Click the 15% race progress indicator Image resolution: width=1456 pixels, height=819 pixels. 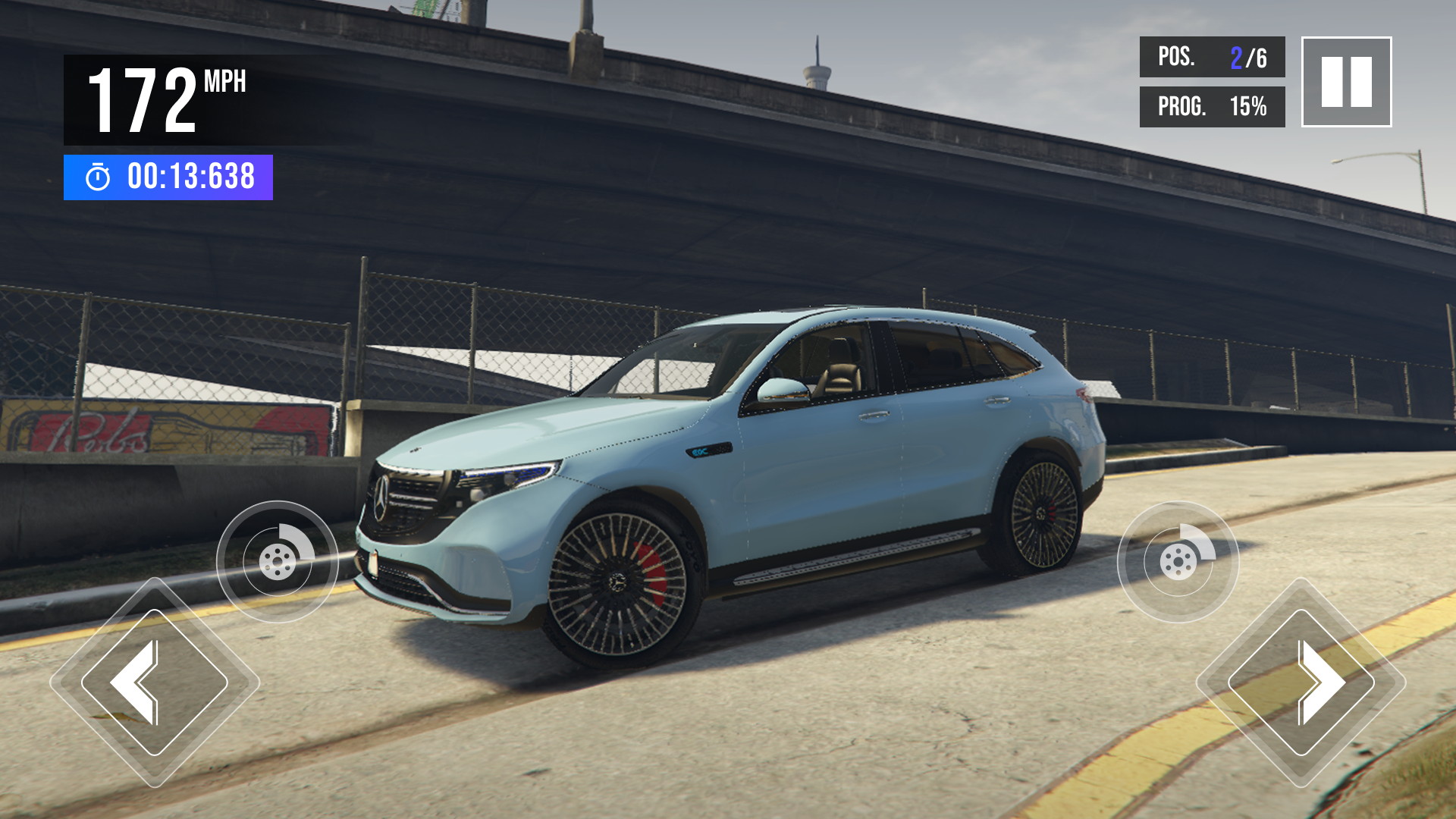(1248, 108)
